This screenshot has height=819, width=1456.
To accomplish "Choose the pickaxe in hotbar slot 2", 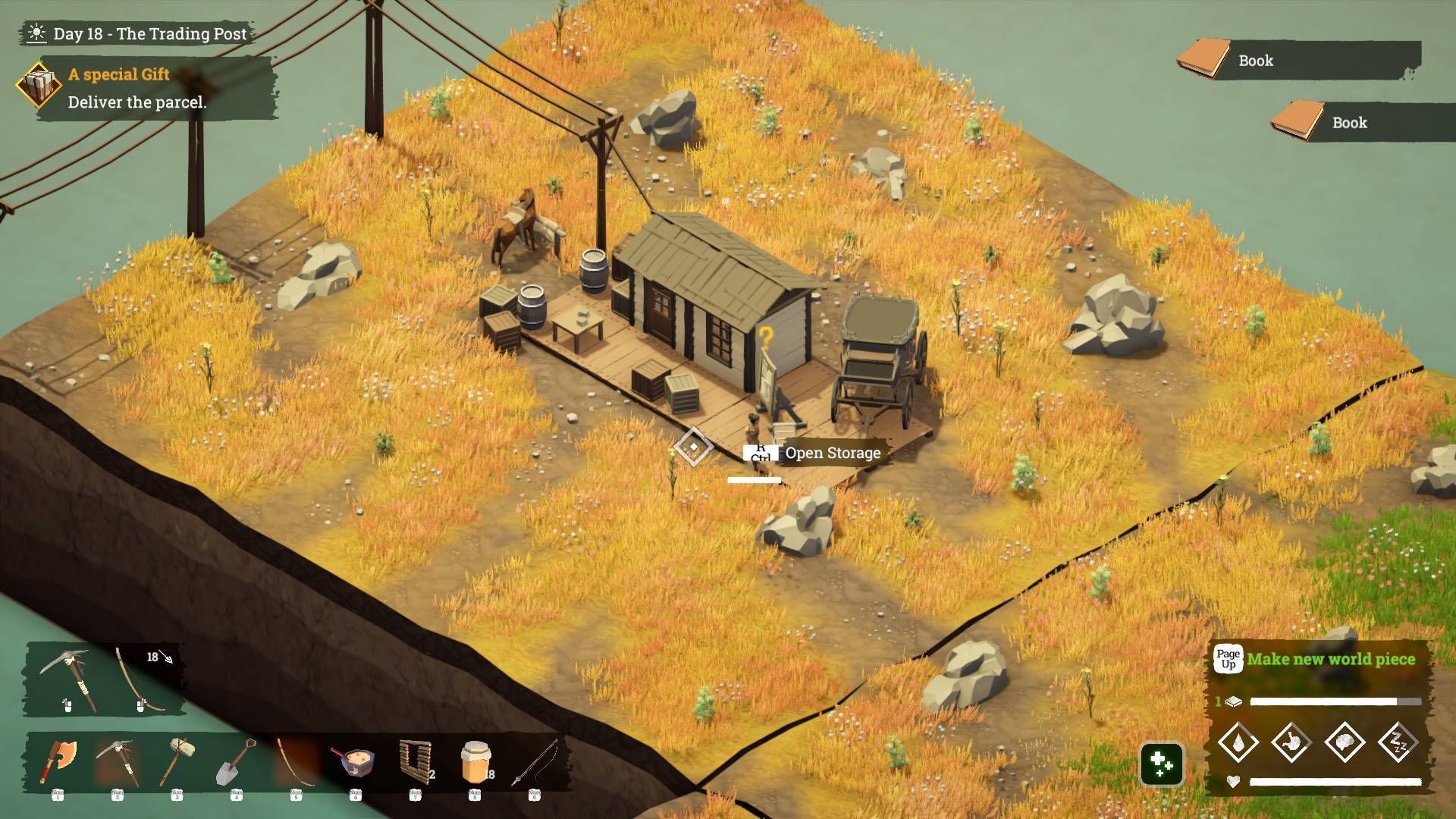I will click(x=118, y=761).
